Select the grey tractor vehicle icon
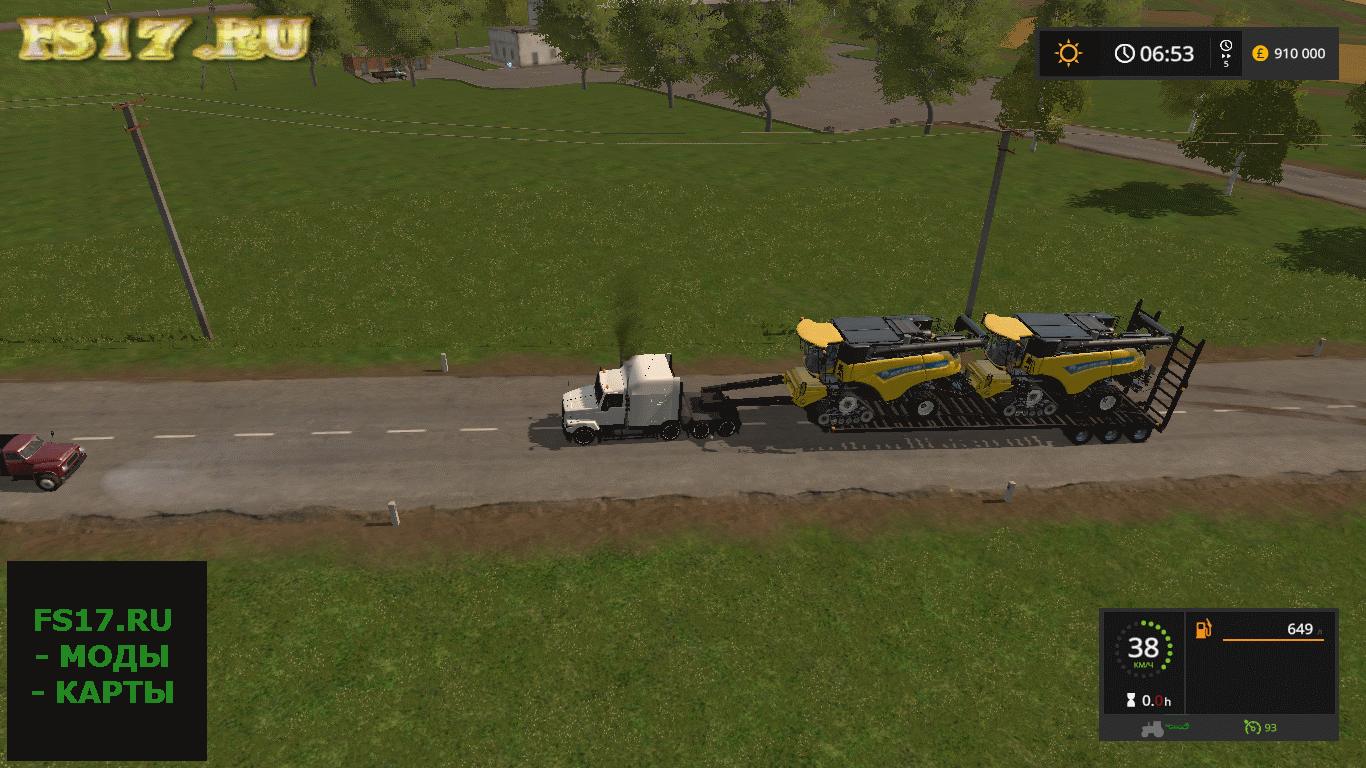Viewport: 1366px width, 768px height. coord(1152,728)
